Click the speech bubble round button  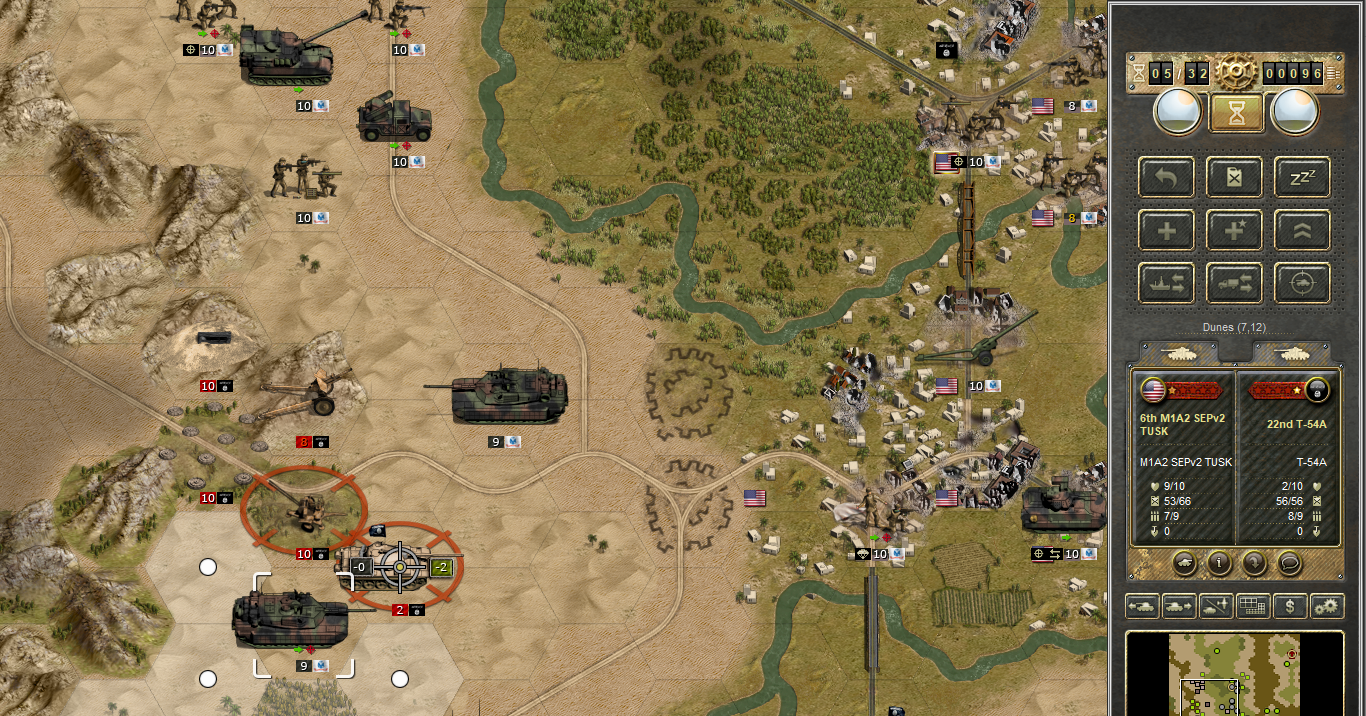pyautogui.click(x=1290, y=563)
